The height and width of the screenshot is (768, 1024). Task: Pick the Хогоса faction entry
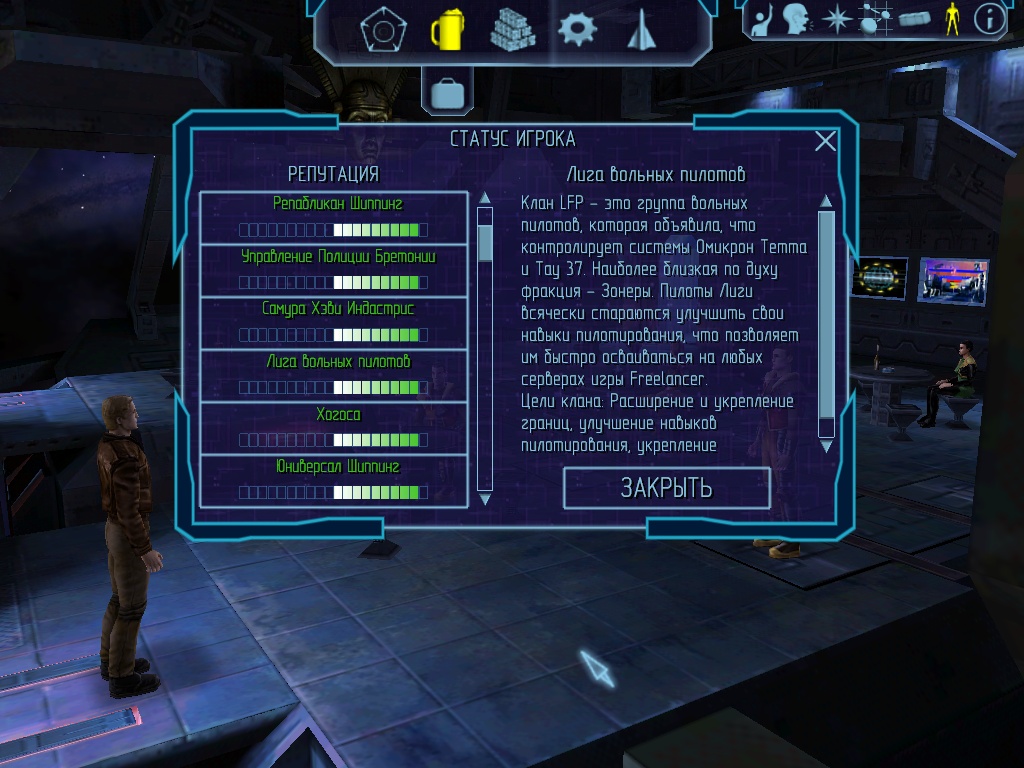(x=334, y=428)
